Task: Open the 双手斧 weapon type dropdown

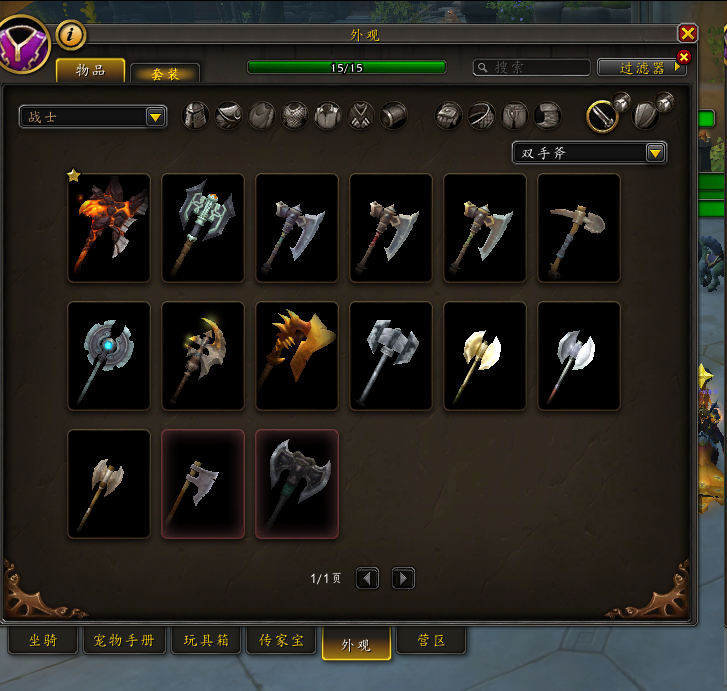Action: pyautogui.click(x=588, y=153)
